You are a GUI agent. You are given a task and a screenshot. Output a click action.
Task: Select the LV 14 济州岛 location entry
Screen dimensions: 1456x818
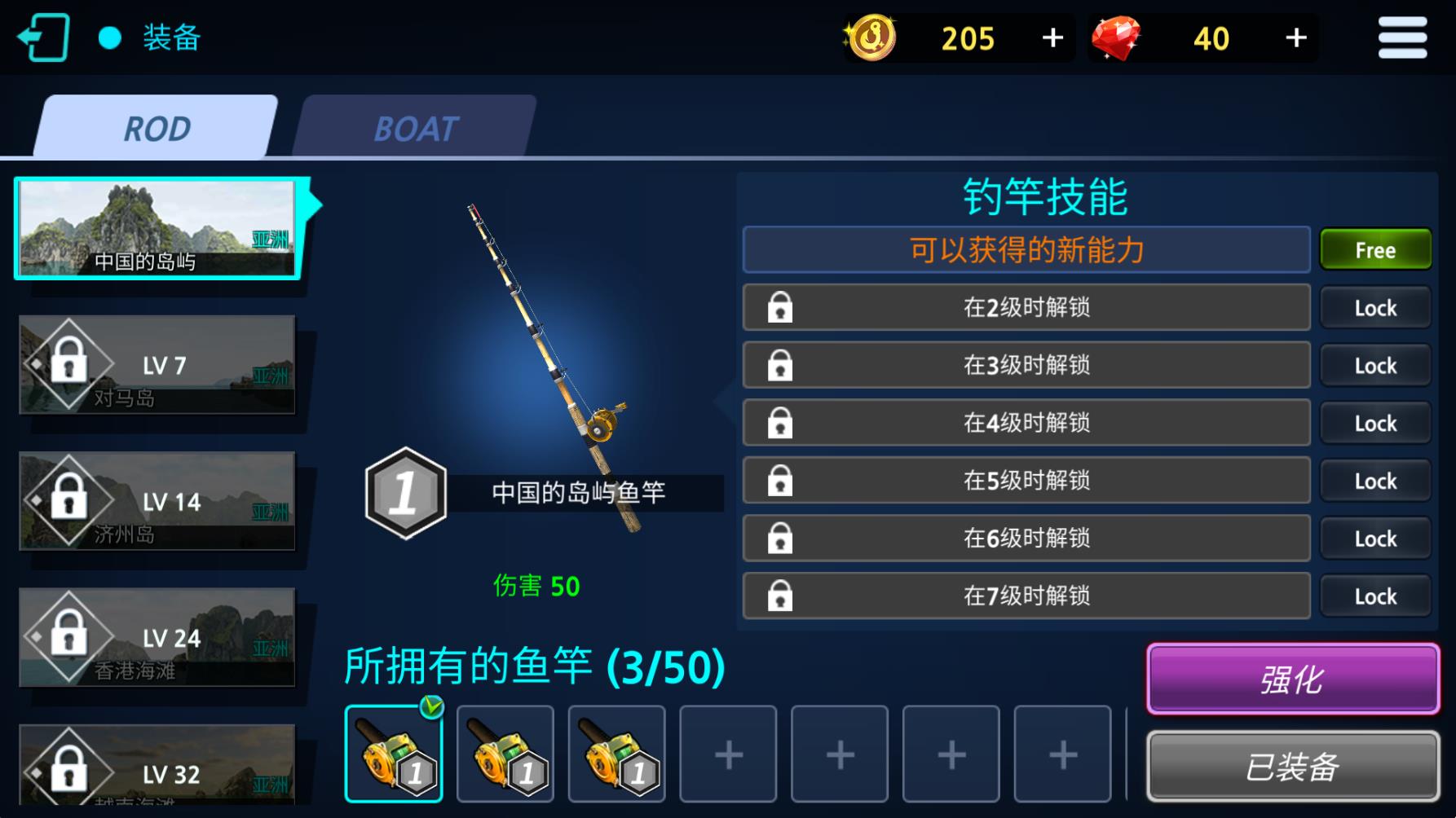click(159, 502)
